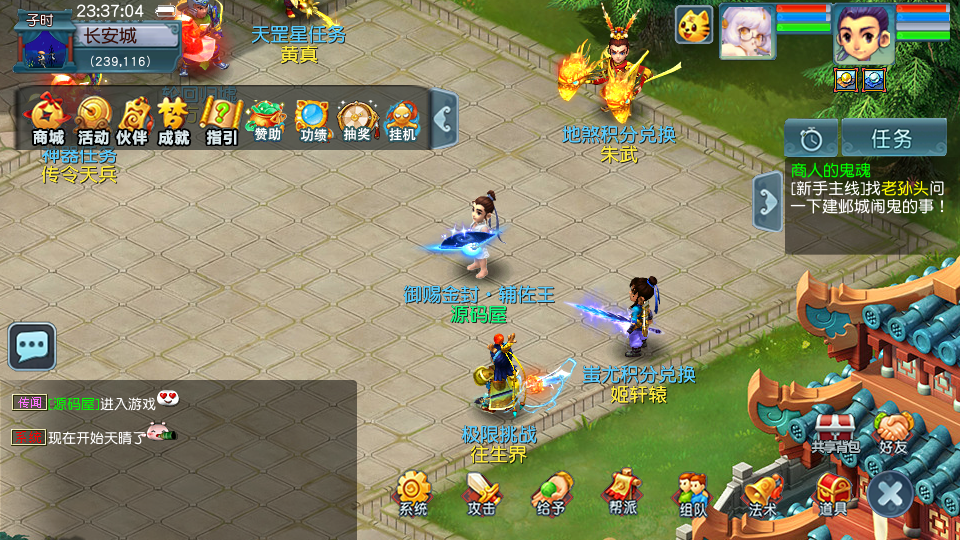Activate the 挂机 auto-play icon
The width and height of the screenshot is (960, 540).
pos(402,120)
